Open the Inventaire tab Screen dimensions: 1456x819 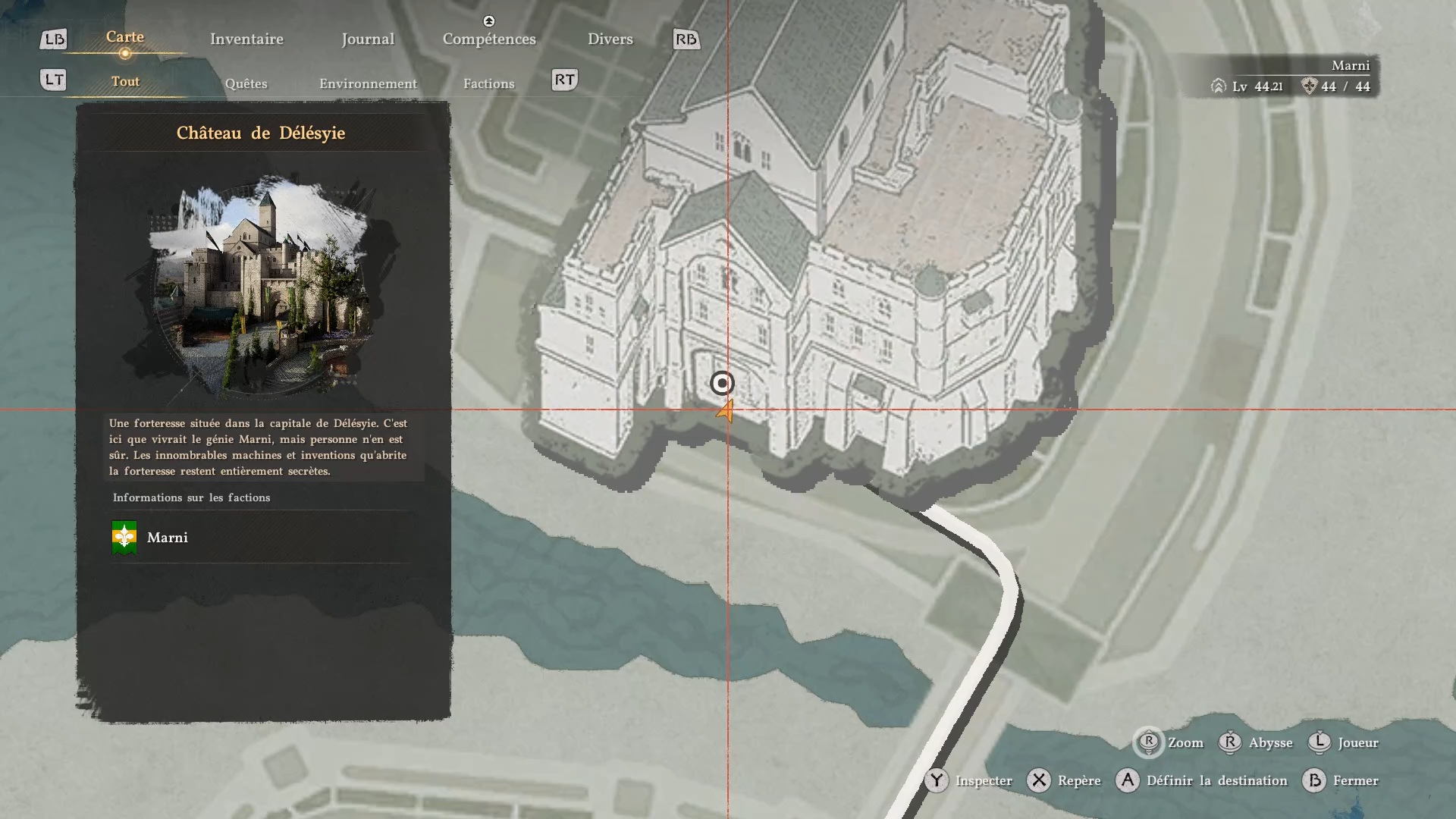[x=246, y=39]
